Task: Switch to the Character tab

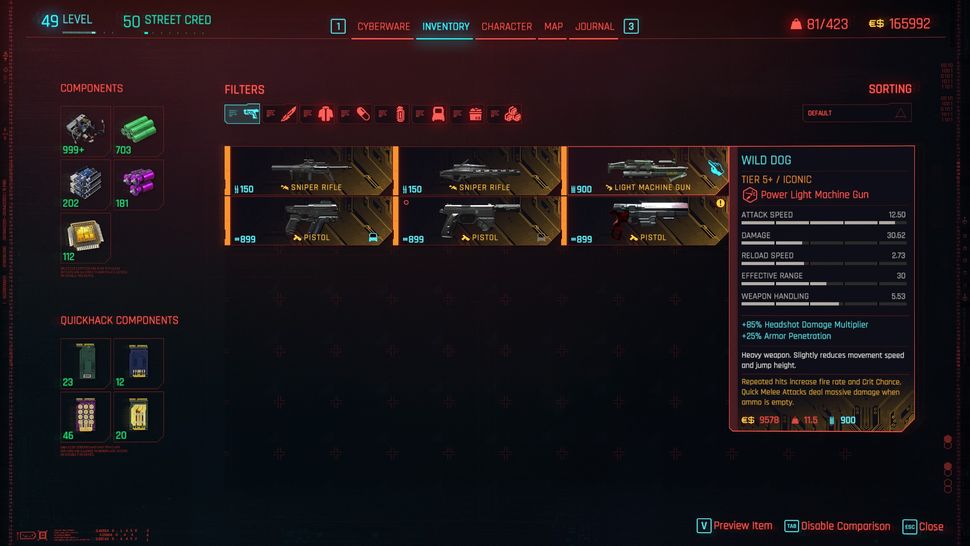Action: 506,27
